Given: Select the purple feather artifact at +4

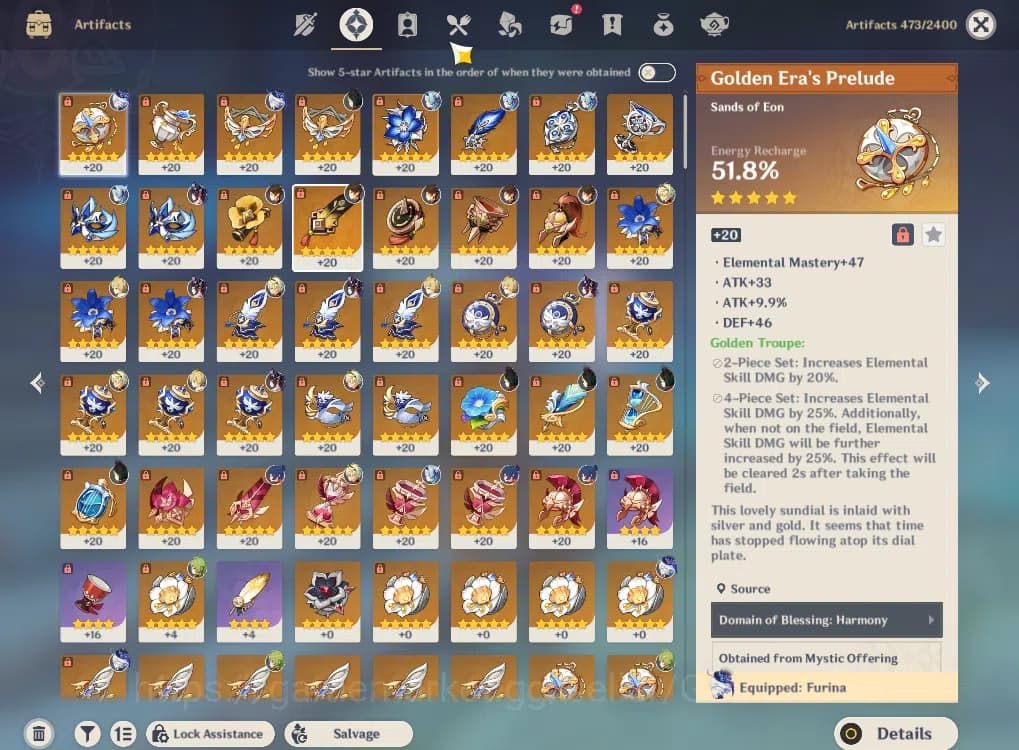Looking at the screenshot, I should point(249,600).
